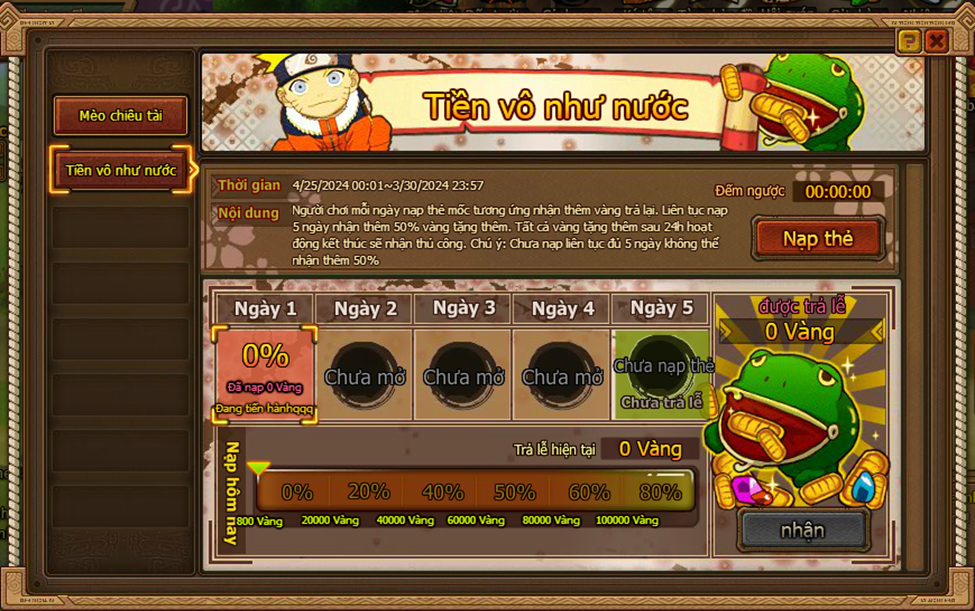Close the event window
Image resolution: width=975 pixels, height=611 pixels.
(x=936, y=41)
